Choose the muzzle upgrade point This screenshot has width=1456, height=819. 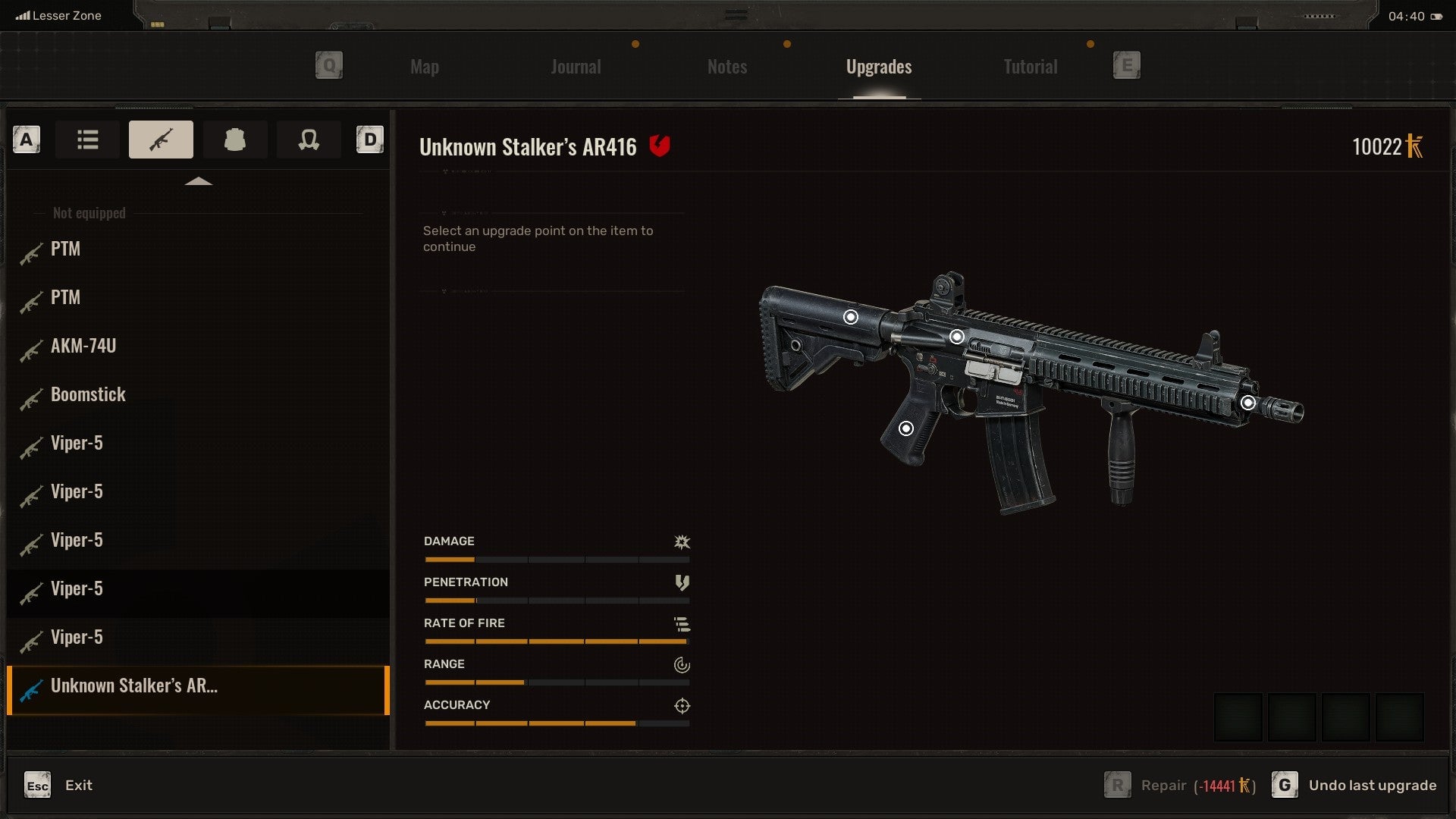point(1248,403)
